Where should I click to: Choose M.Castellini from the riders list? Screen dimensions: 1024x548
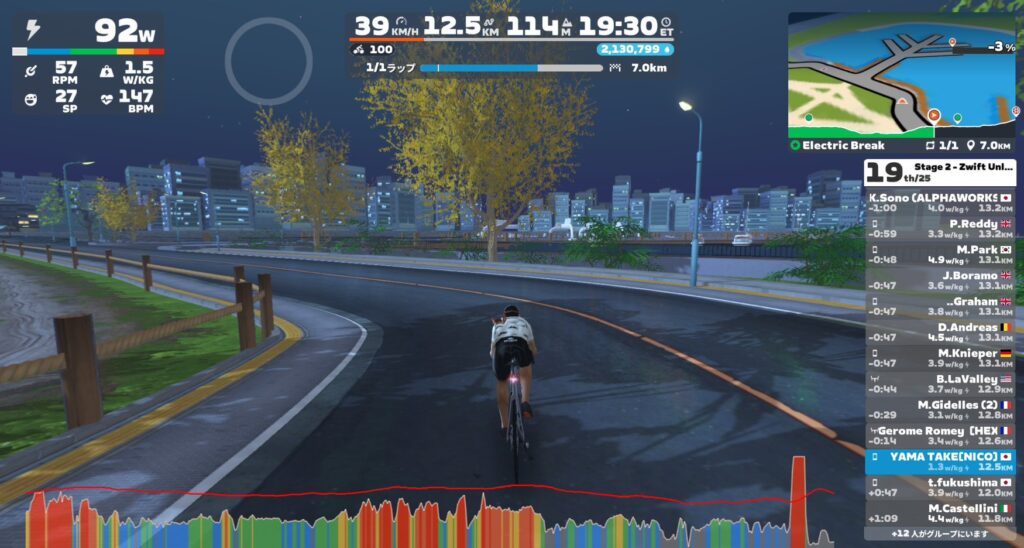[x=939, y=514]
